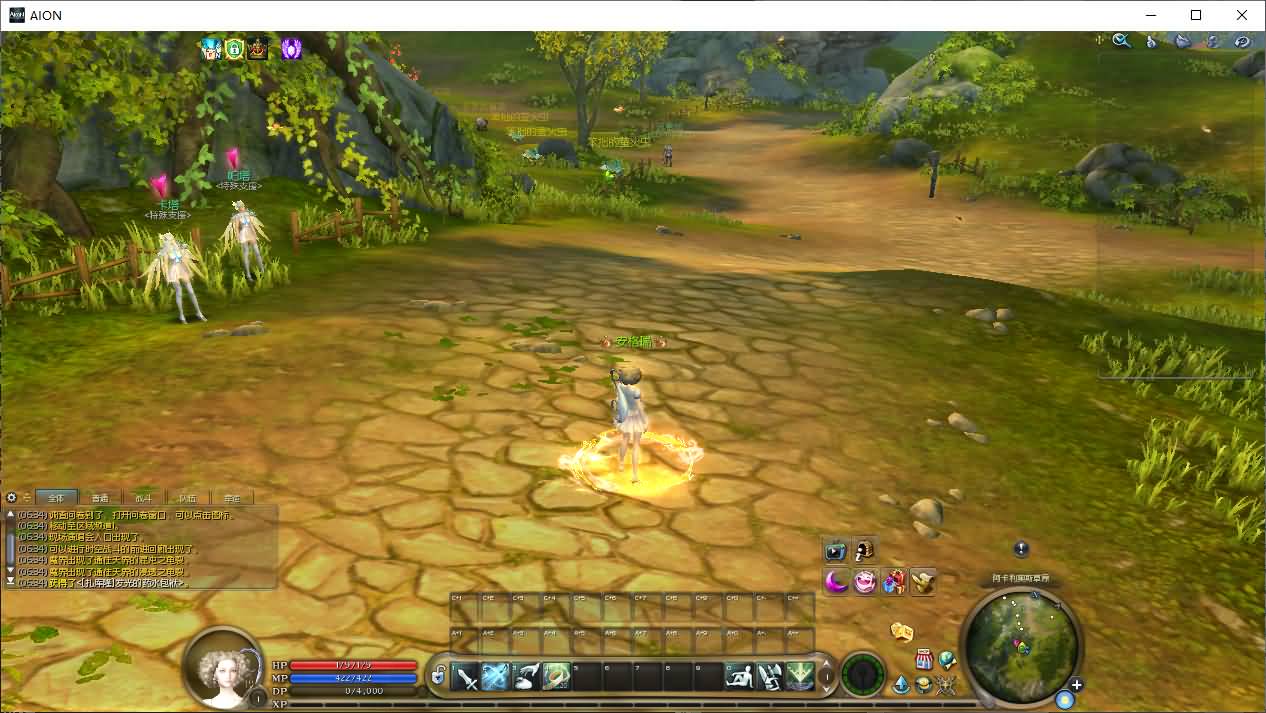Open the magnifier with check mark icon

click(x=1122, y=41)
